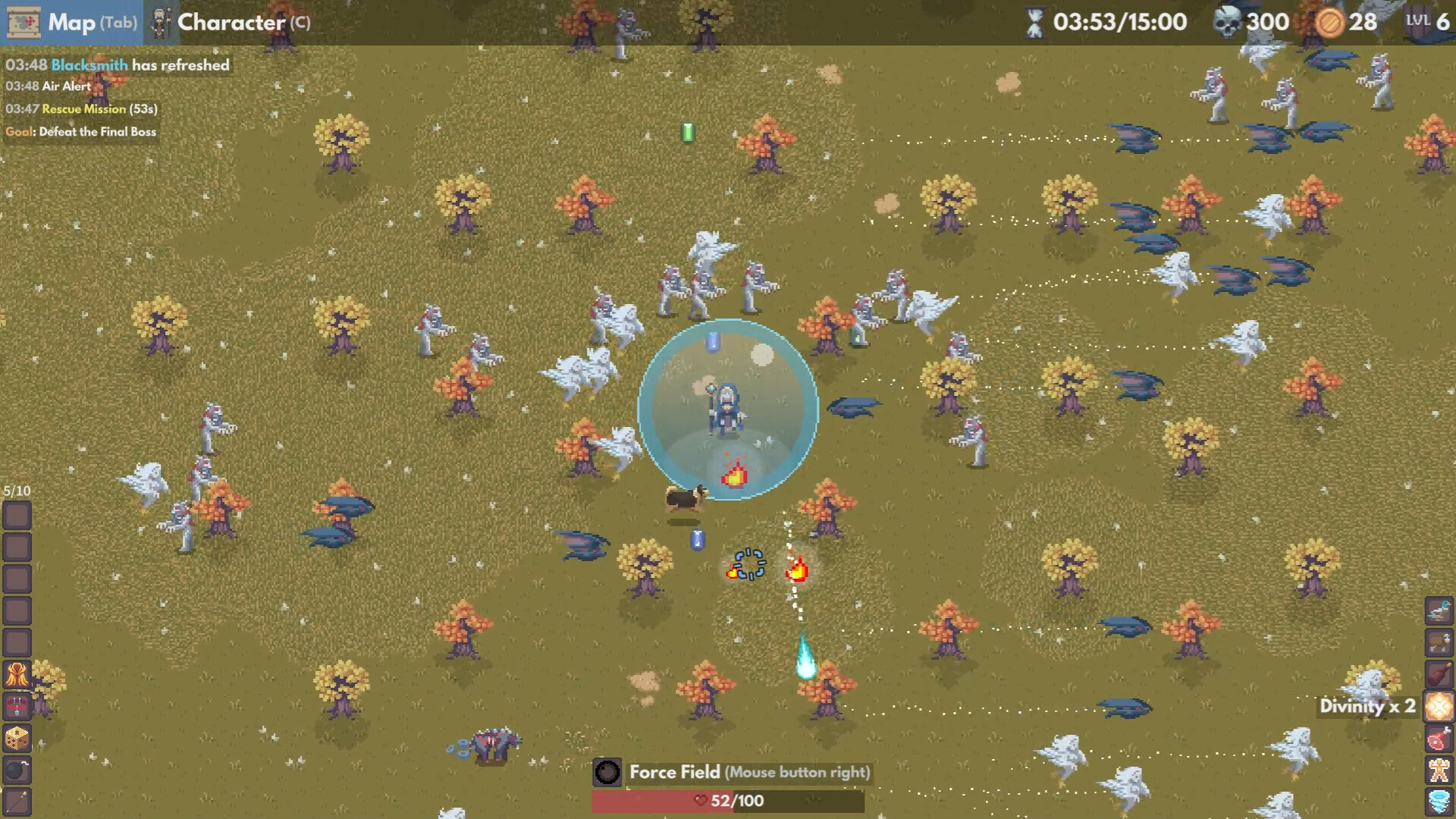Select the magic staff item slot

pos(17,801)
